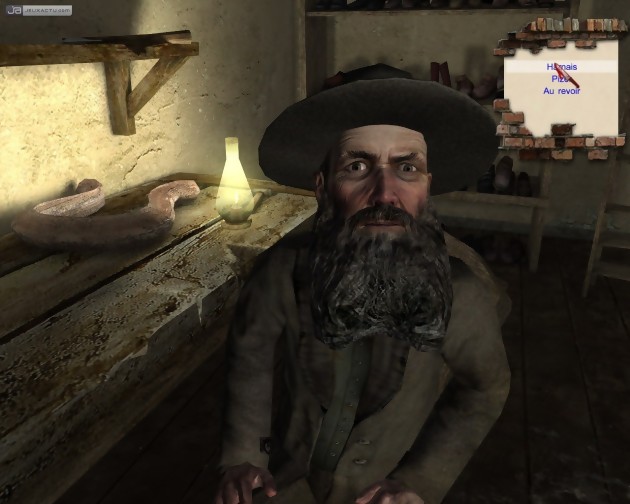Say "Au revoir" to end the conversation
The height and width of the screenshot is (504, 630).
[562, 91]
